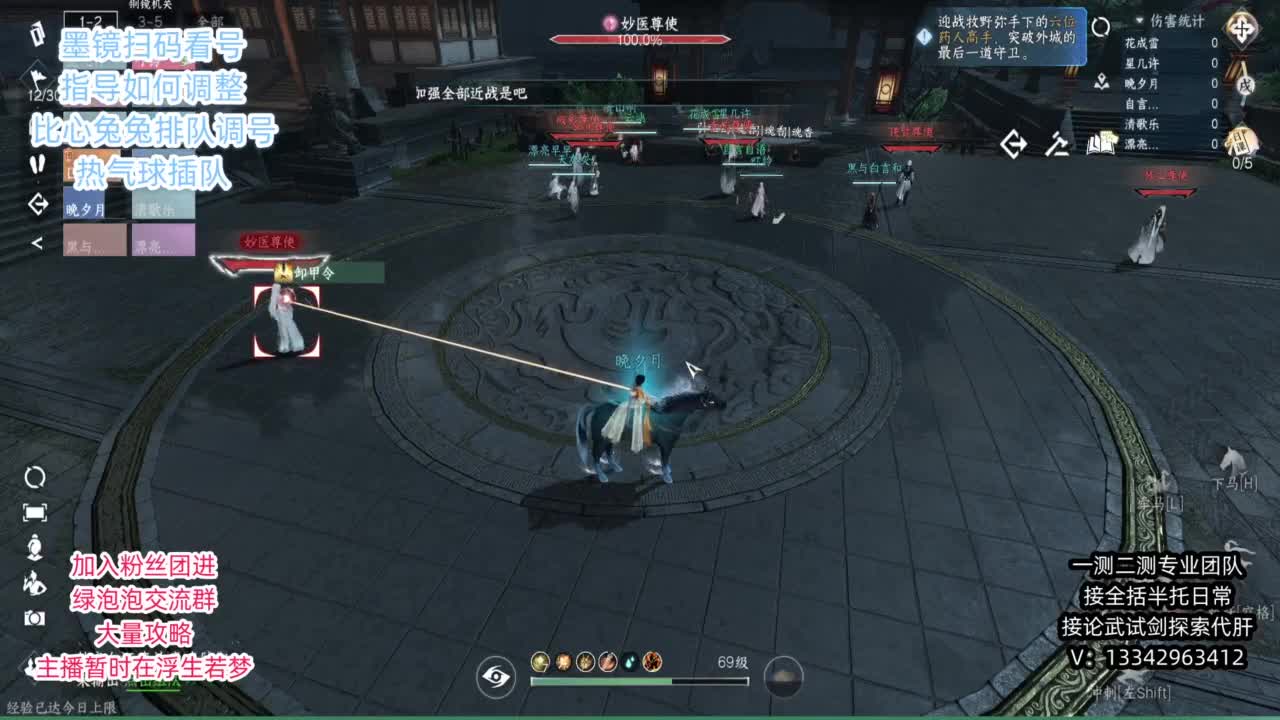Collapse 伤害统计 panel via its arrow
The width and height of the screenshot is (1280, 720).
click(x=1139, y=19)
